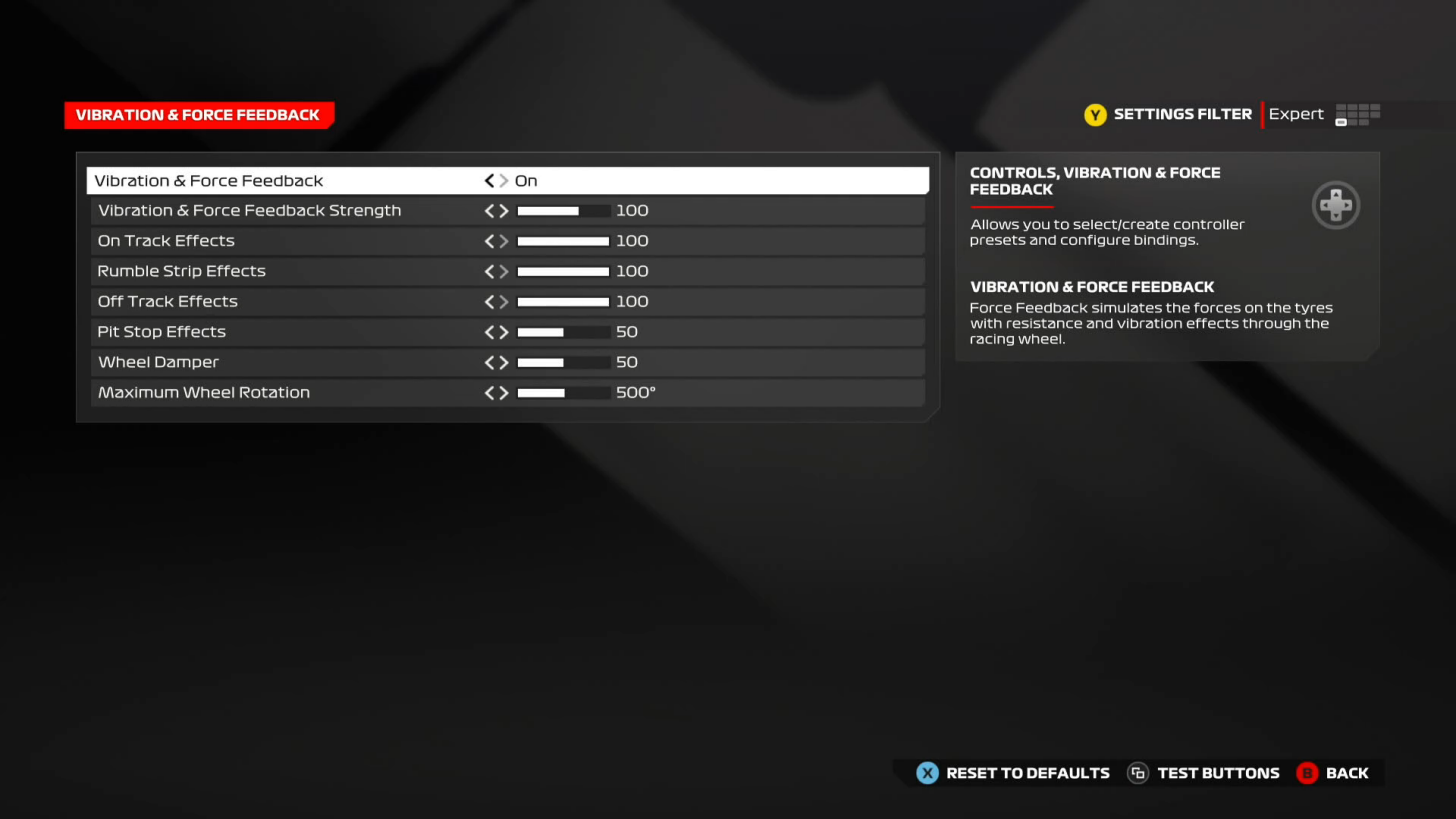Click the Wheel Damper slider track
This screenshot has width=1456, height=819.
[562, 362]
